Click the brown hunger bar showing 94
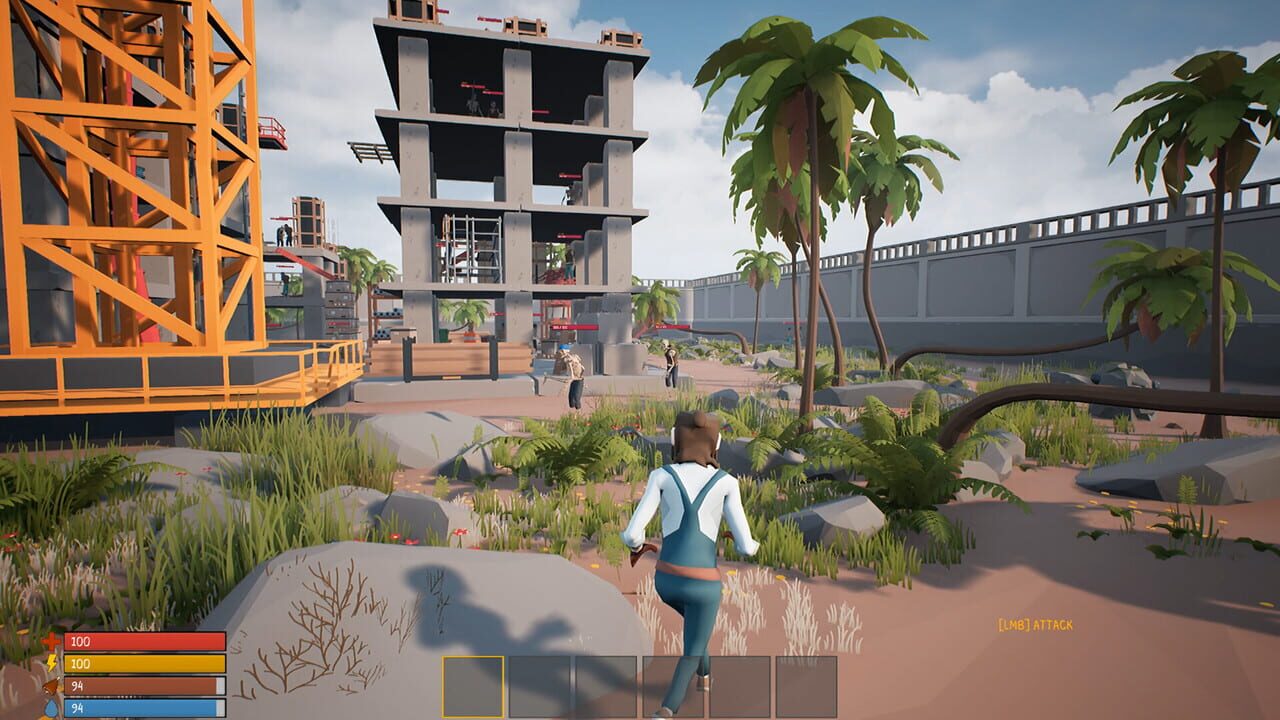The width and height of the screenshot is (1280, 720). [x=145, y=686]
